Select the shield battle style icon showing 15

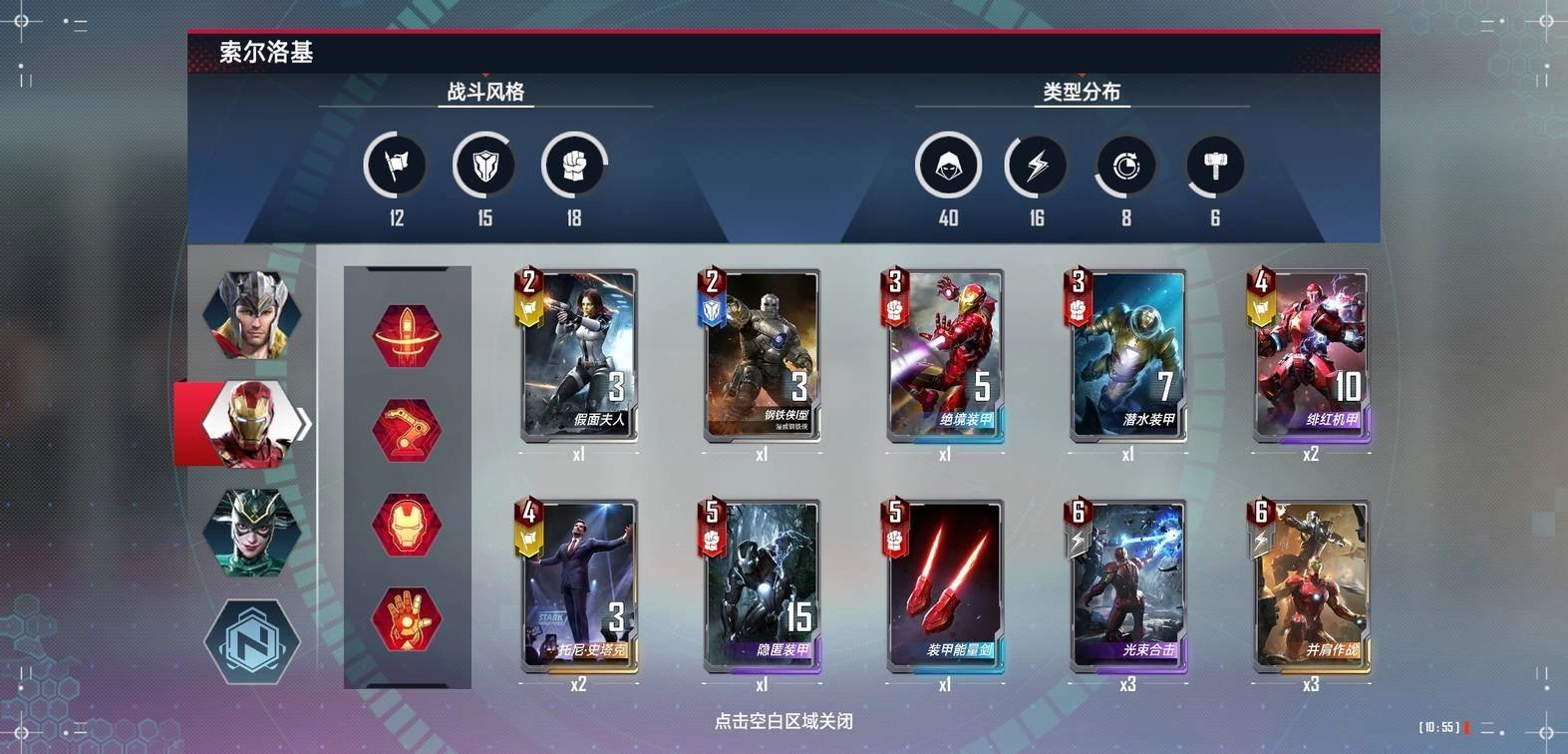coord(484,166)
